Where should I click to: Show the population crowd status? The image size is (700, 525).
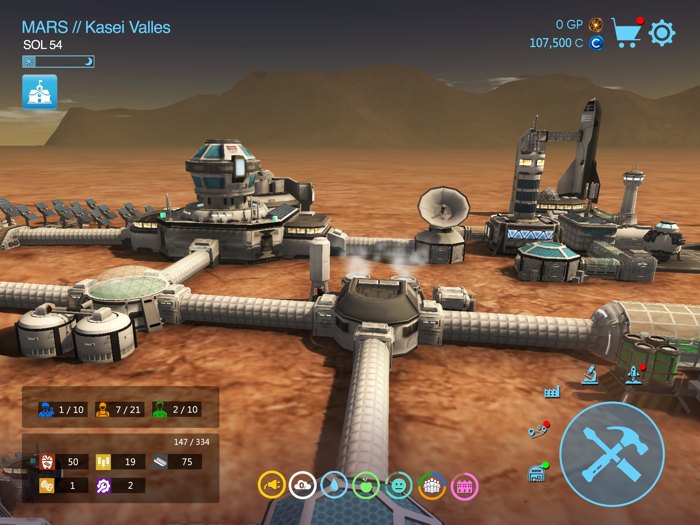431,486
